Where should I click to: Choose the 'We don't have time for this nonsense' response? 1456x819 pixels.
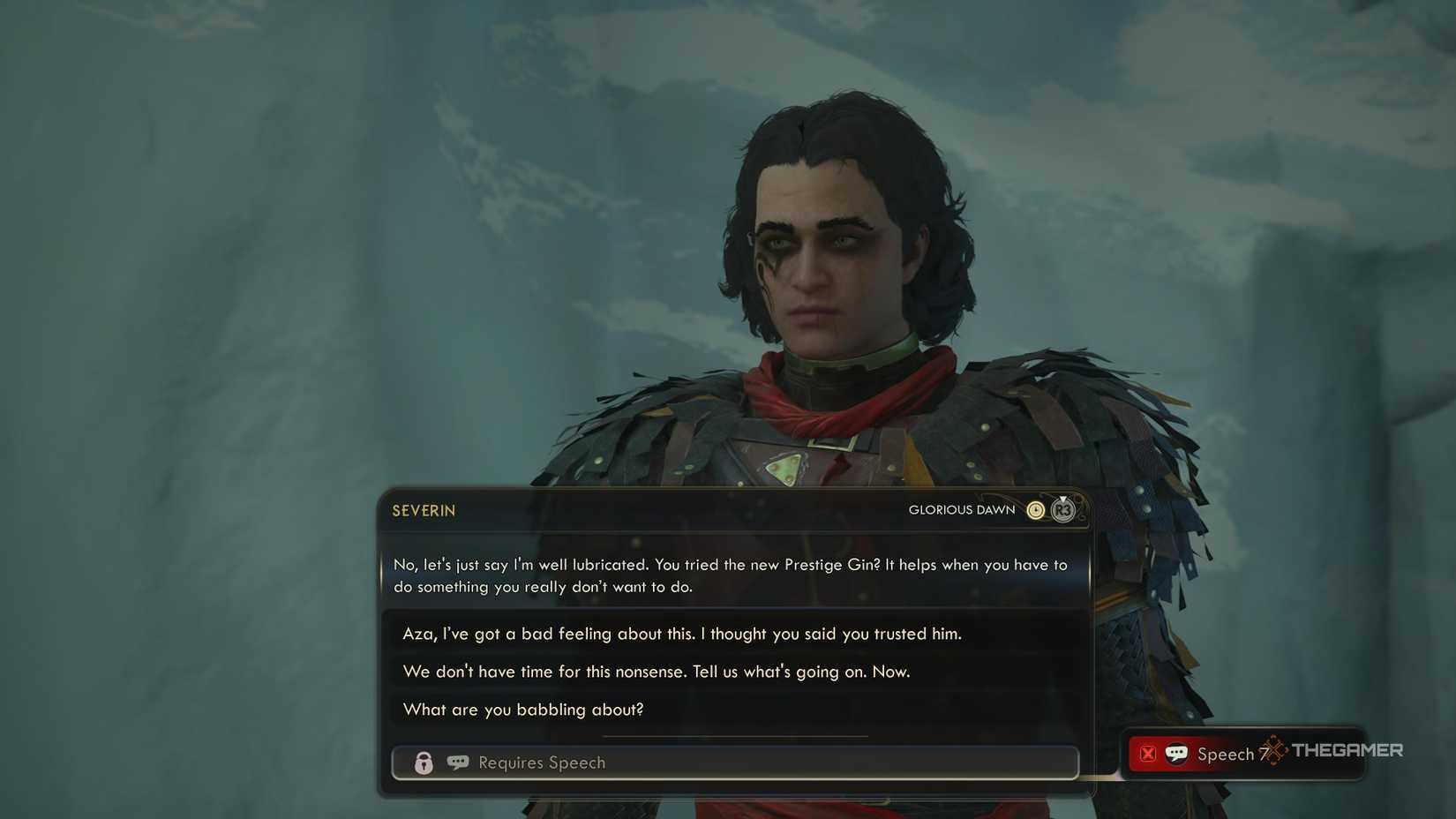click(655, 672)
